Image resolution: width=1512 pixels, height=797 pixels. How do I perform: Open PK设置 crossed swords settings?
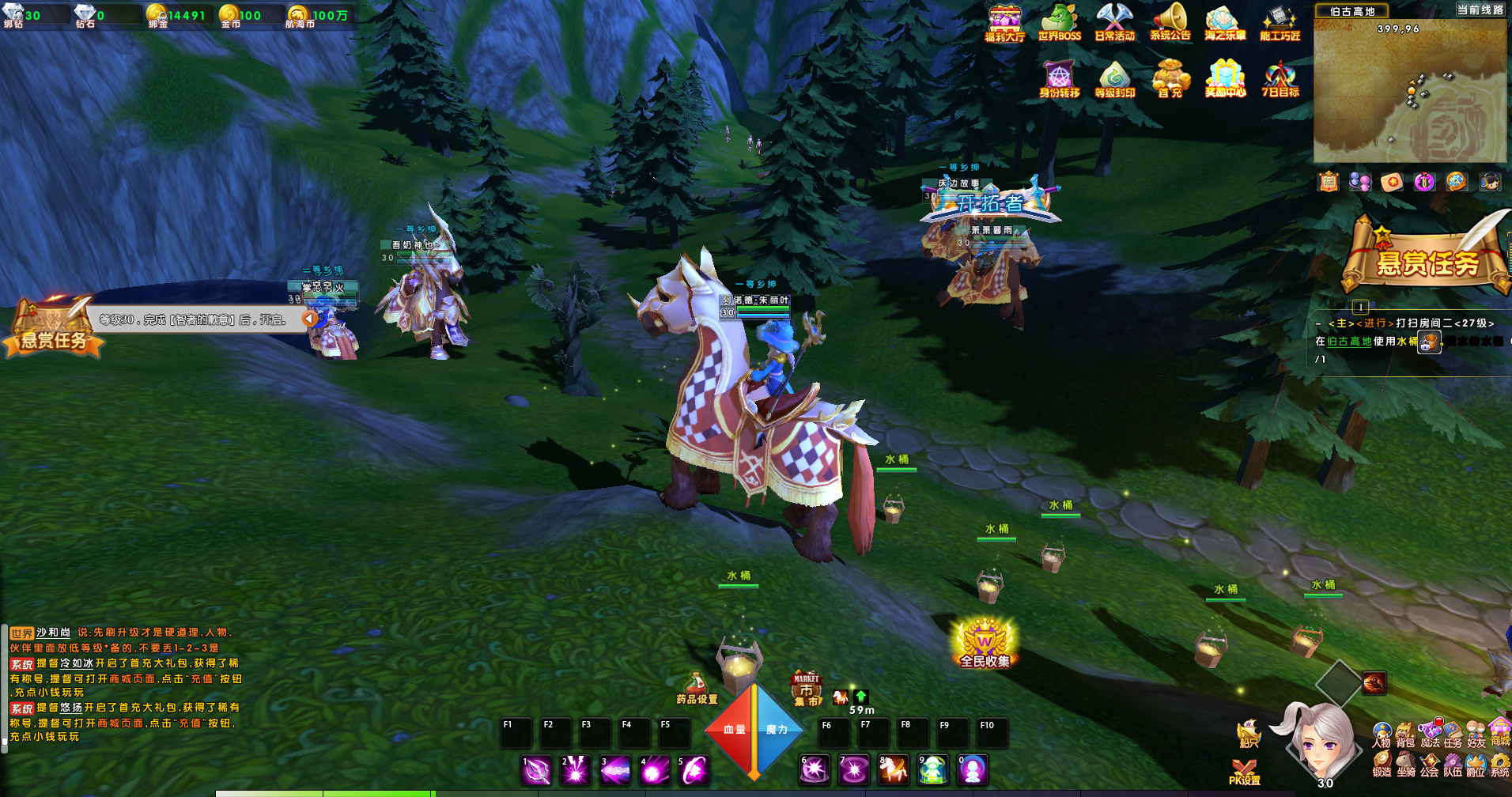tap(1244, 771)
